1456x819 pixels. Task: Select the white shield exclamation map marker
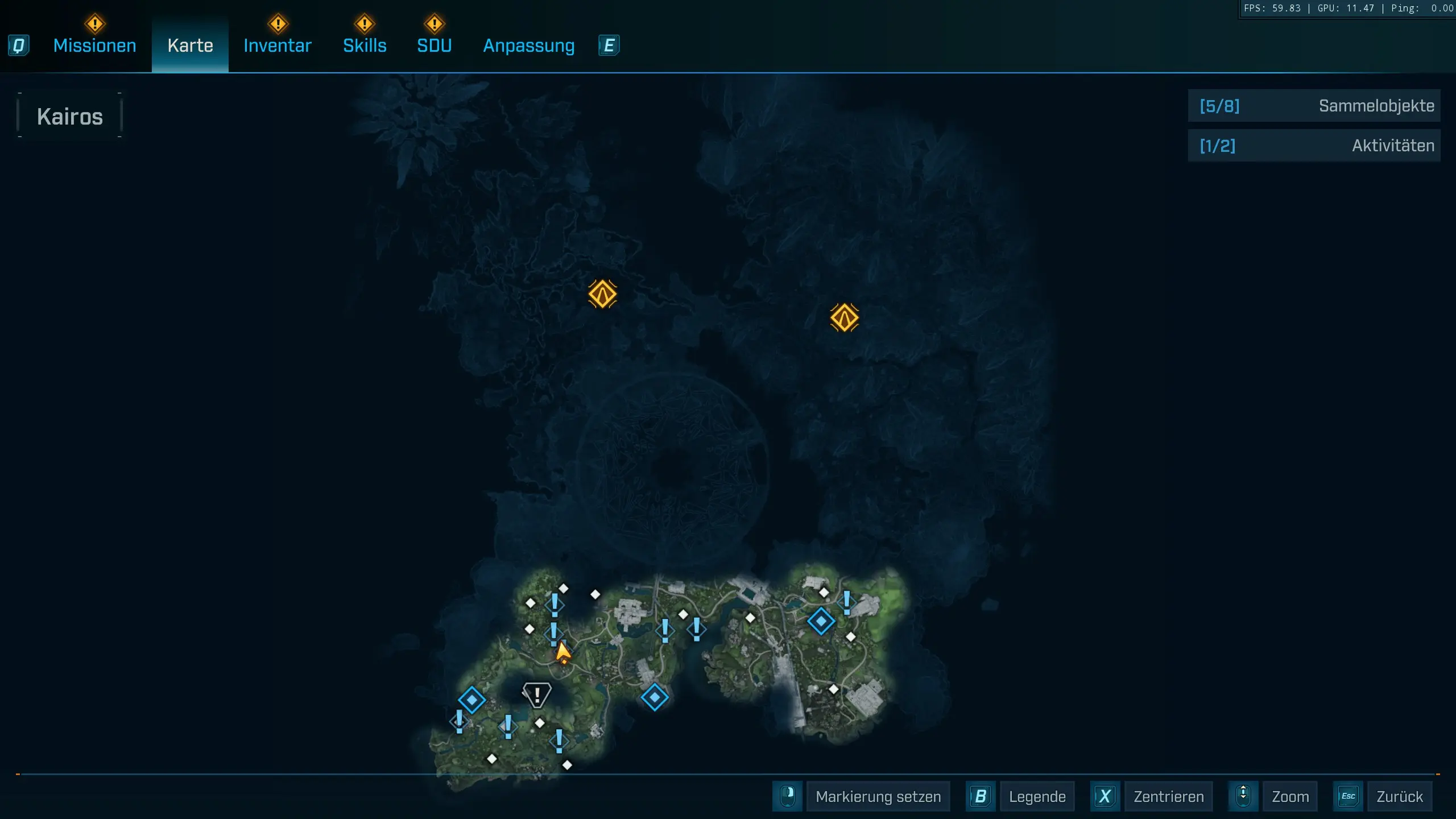coord(536,694)
